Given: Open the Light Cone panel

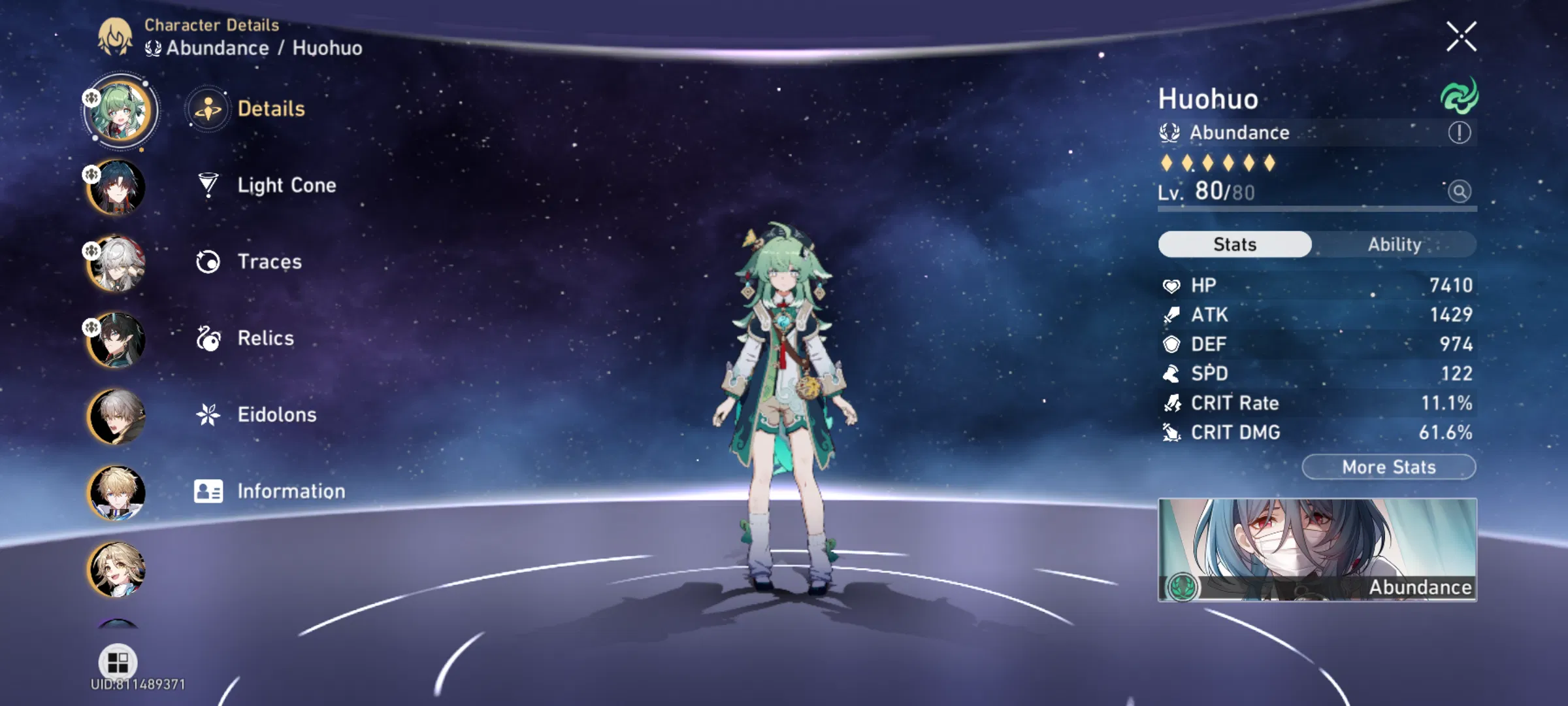Looking at the screenshot, I should [x=286, y=185].
